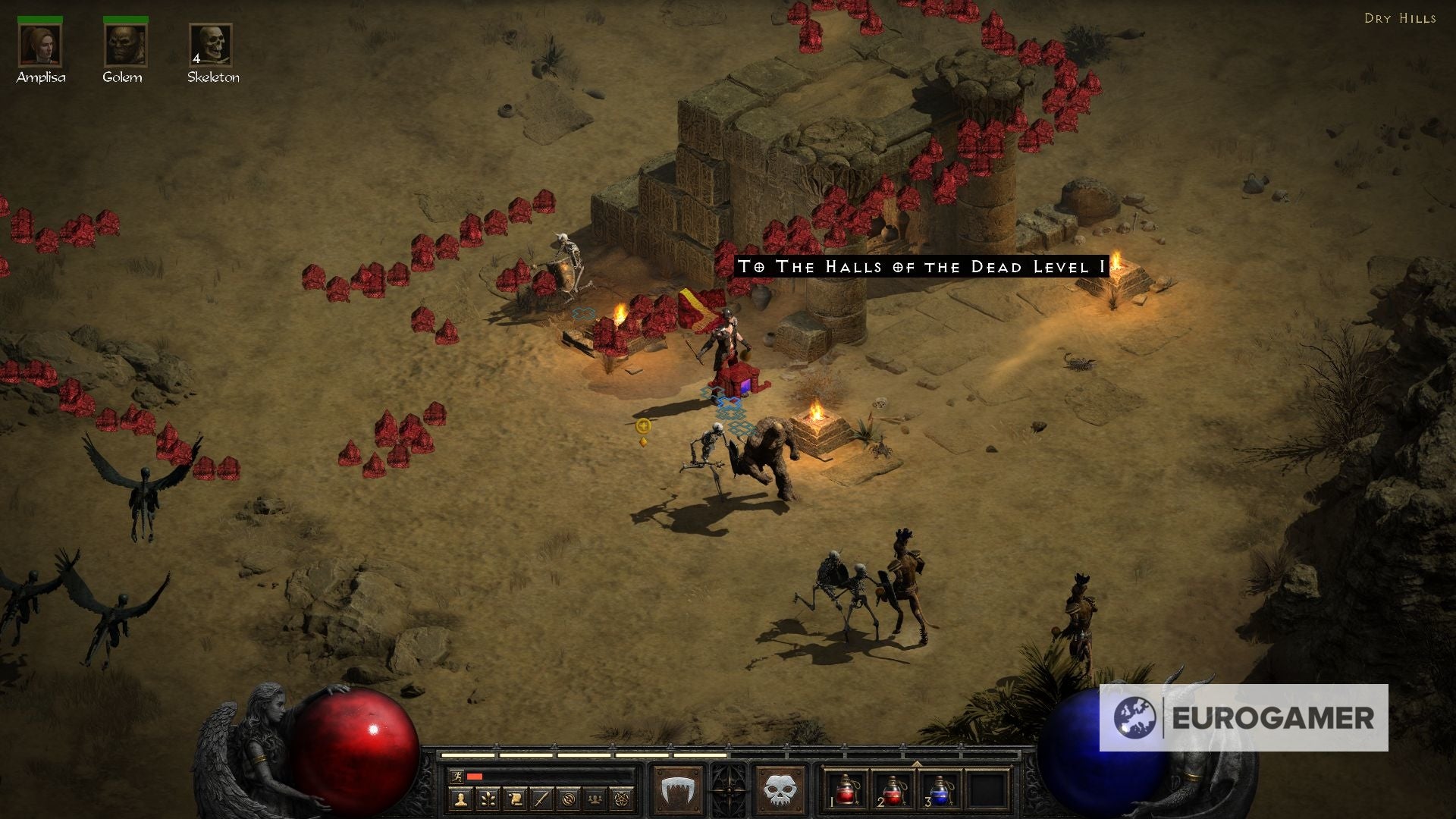Toggle the run/walk button
1456x819 pixels.
457,776
